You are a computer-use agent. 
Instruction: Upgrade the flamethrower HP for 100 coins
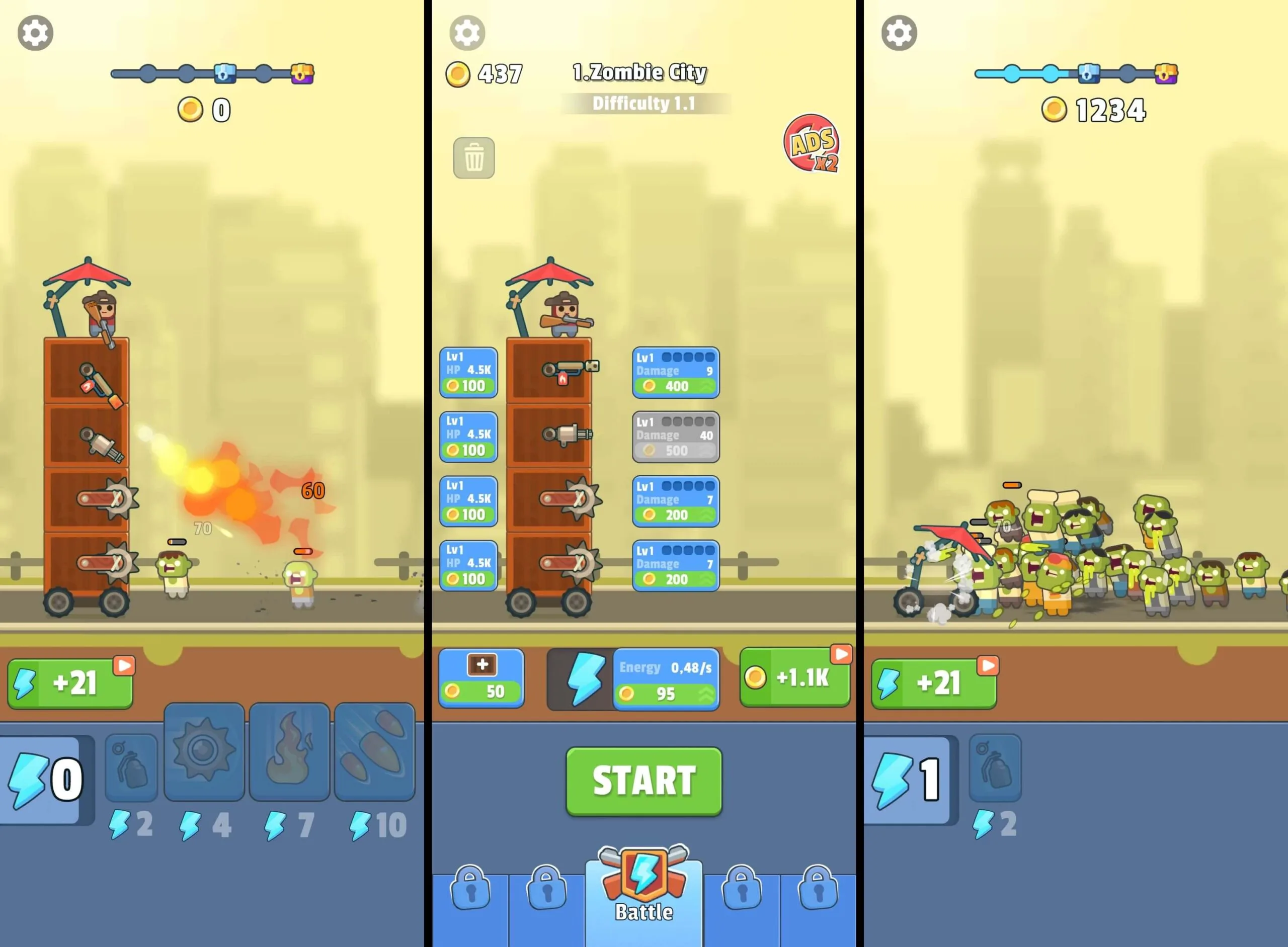[x=468, y=372]
